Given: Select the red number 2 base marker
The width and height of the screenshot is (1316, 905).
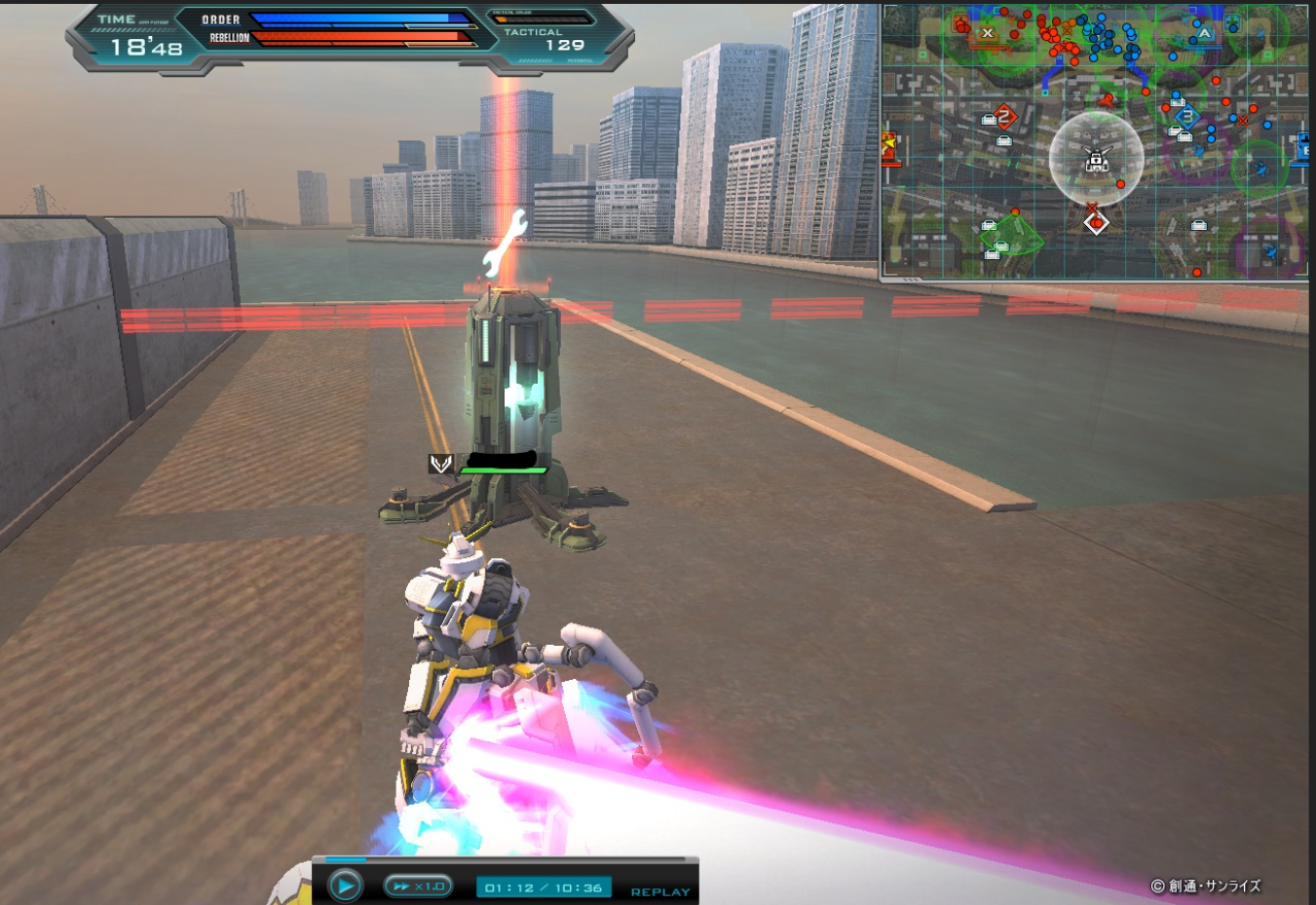Looking at the screenshot, I should tap(1005, 117).
